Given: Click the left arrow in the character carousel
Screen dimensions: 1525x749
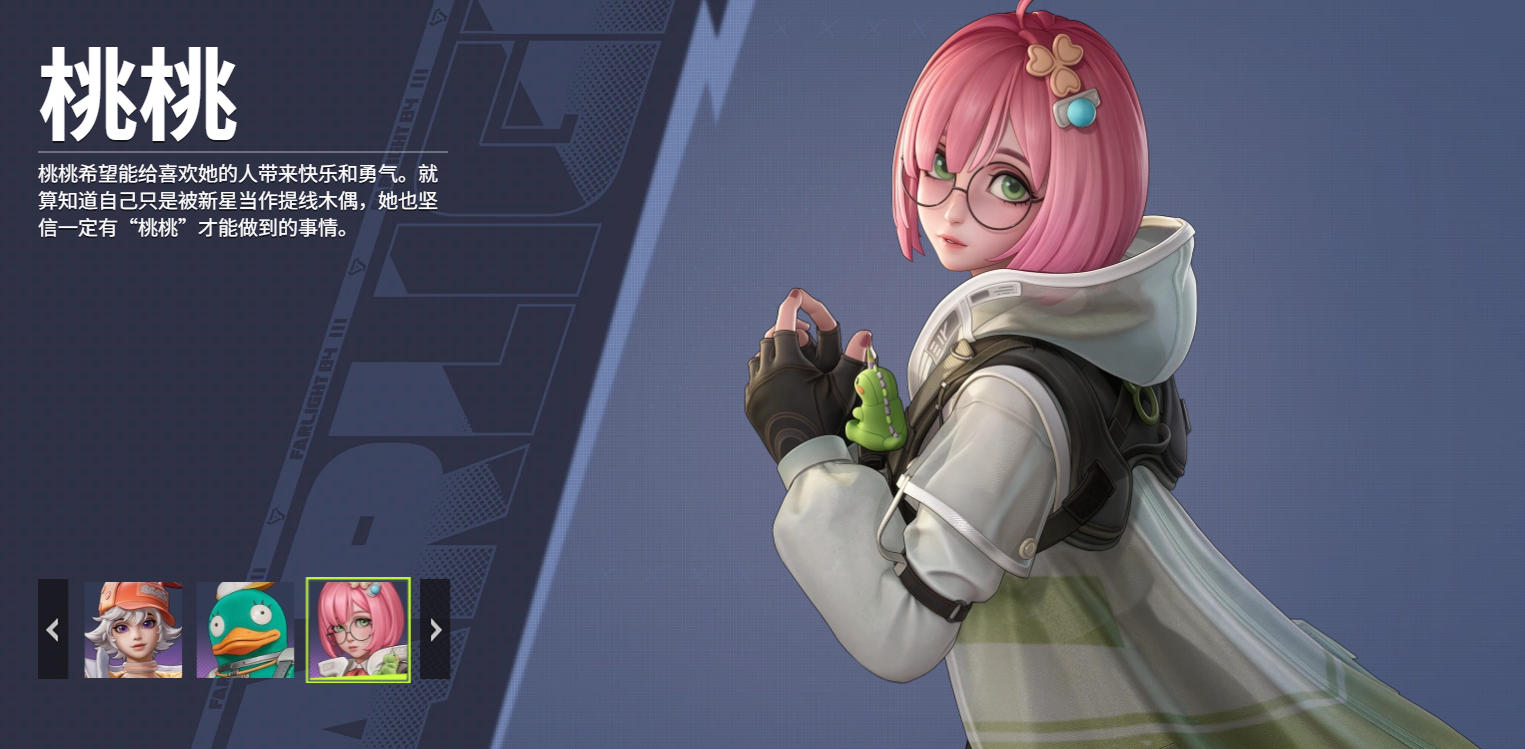Looking at the screenshot, I should pos(53,629).
